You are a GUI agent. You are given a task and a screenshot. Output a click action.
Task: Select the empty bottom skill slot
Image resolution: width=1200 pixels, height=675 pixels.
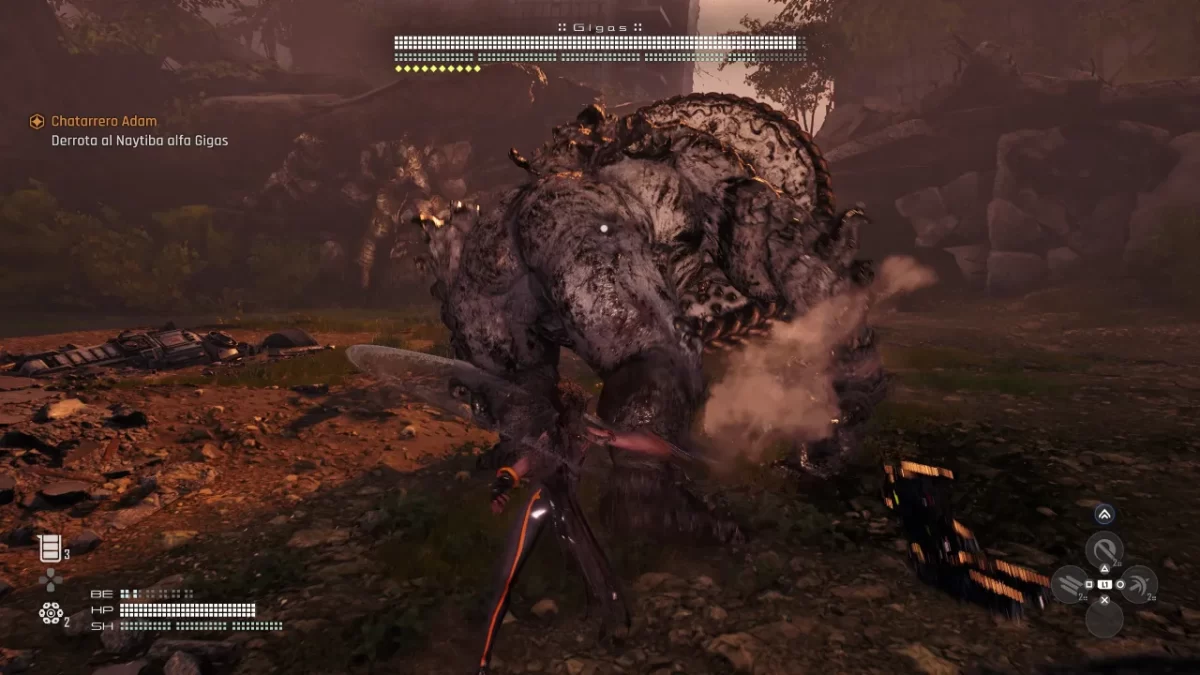[x=1104, y=620]
